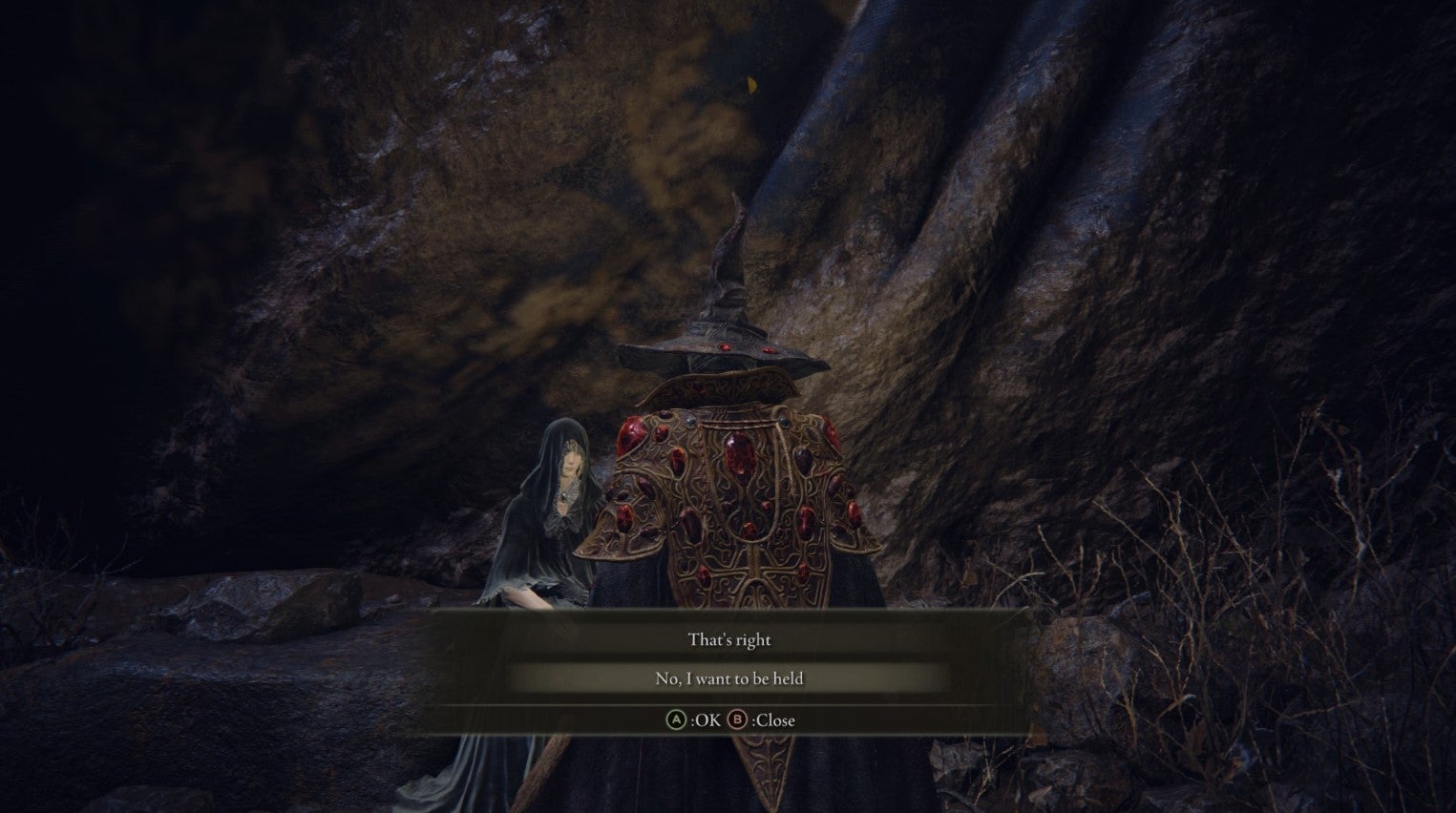1456x813 pixels.
Task: Click the gold-embroidered cape collar
Action: [x=721, y=389]
